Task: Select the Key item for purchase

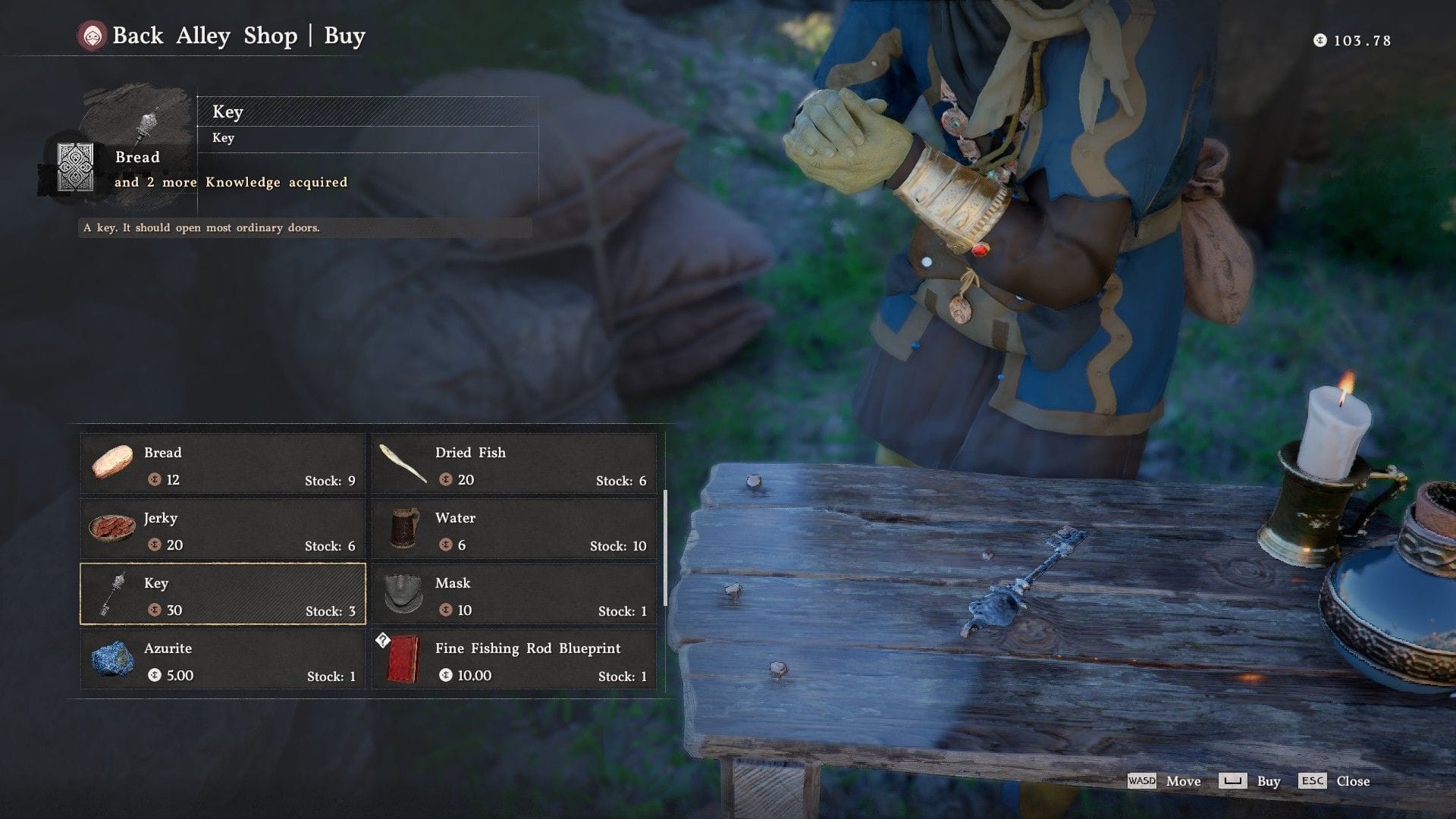Action: click(223, 595)
